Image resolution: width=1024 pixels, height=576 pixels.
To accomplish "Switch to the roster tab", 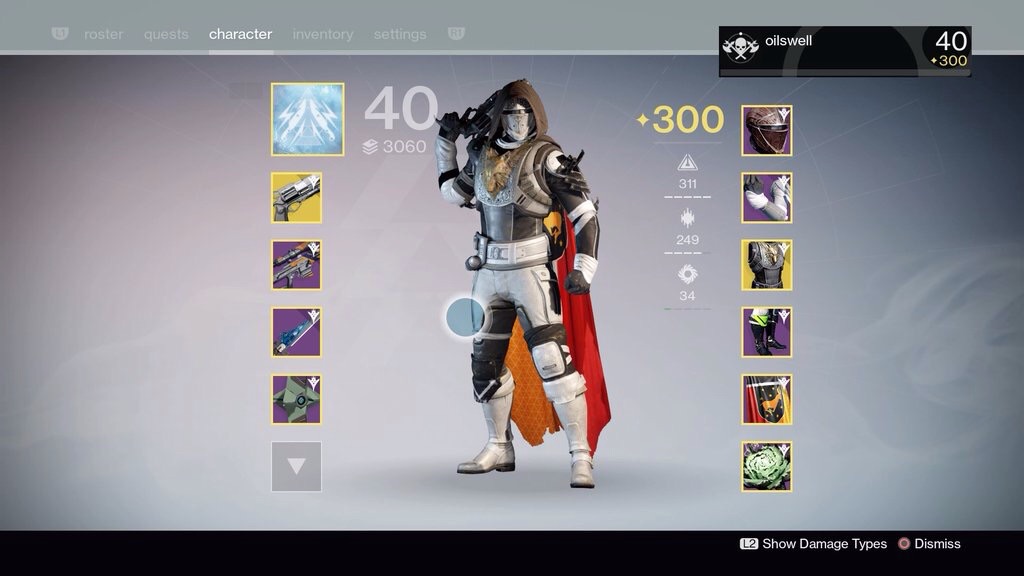I will 104,34.
